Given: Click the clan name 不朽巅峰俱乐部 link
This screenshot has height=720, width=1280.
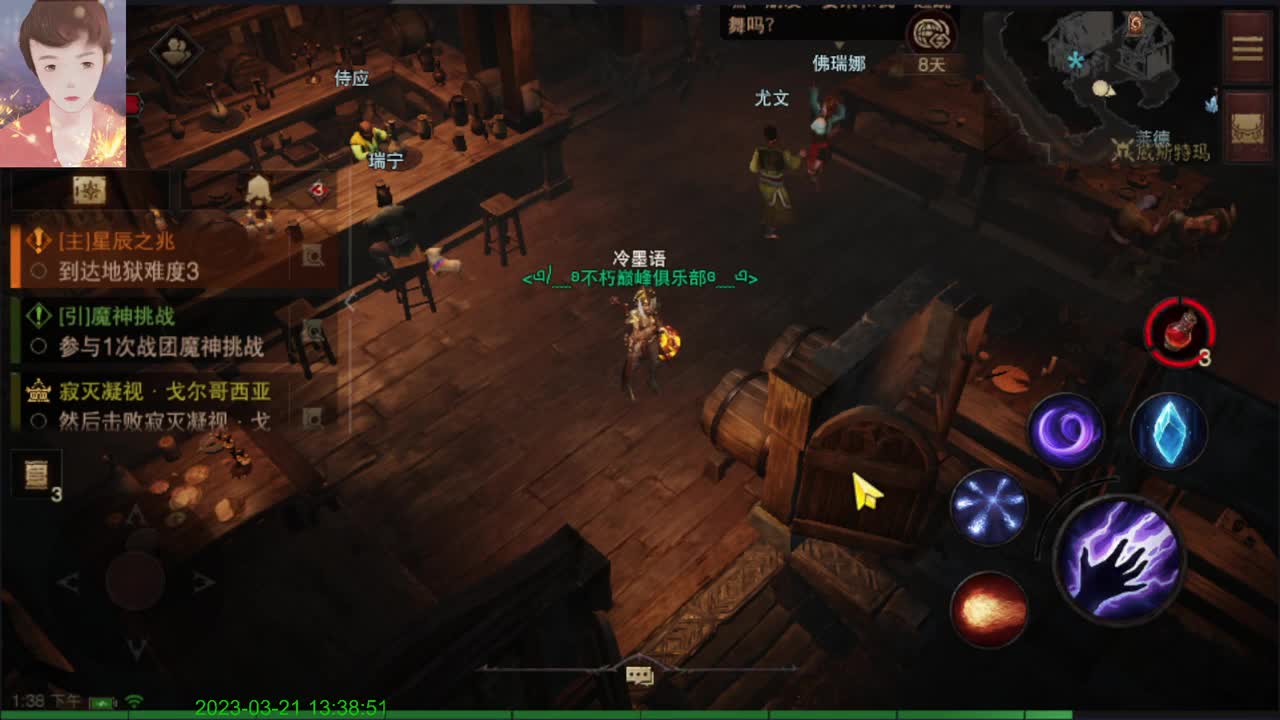Looking at the screenshot, I should click(640, 281).
